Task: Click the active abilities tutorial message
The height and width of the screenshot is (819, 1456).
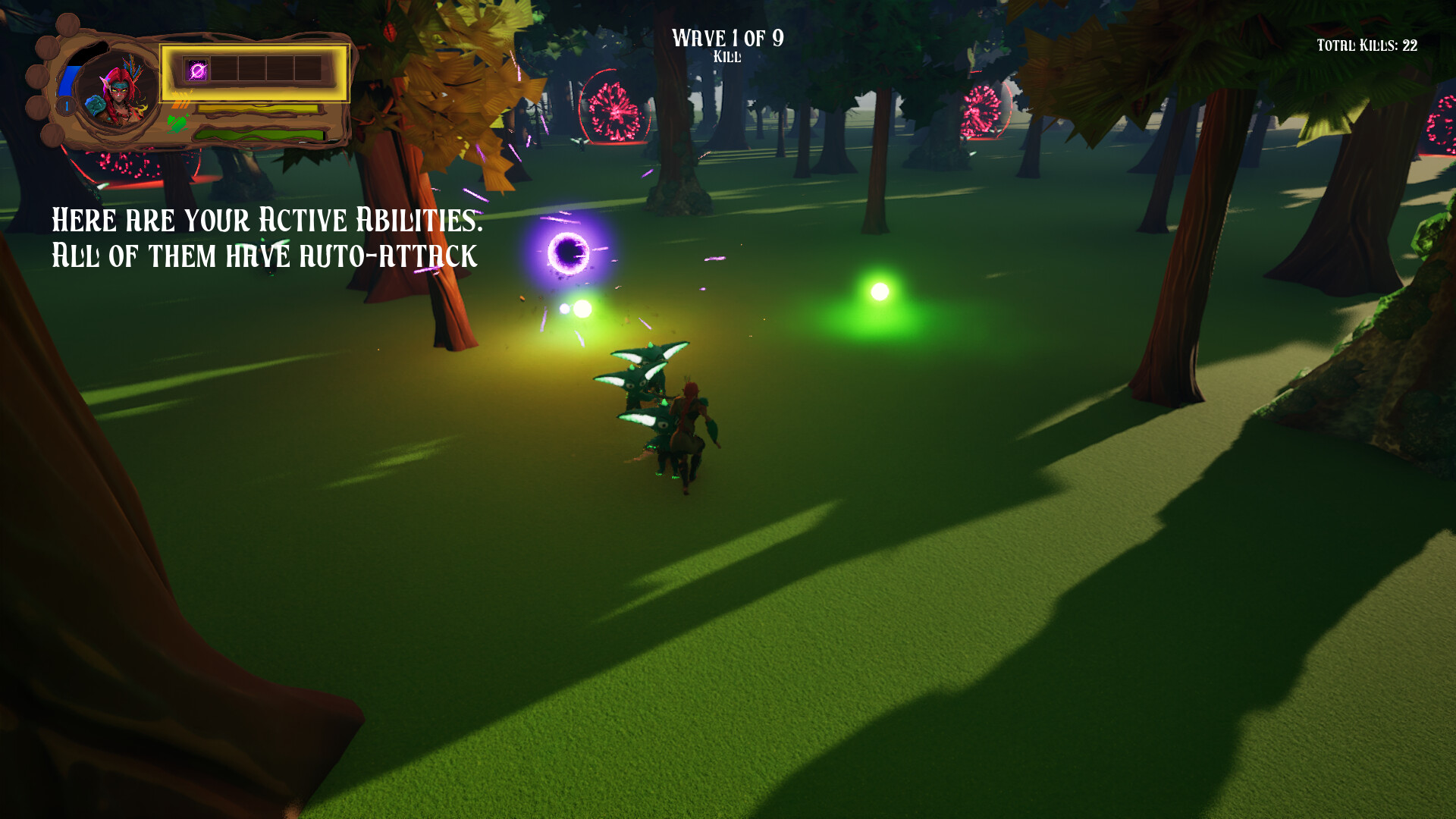Action: click(265, 237)
